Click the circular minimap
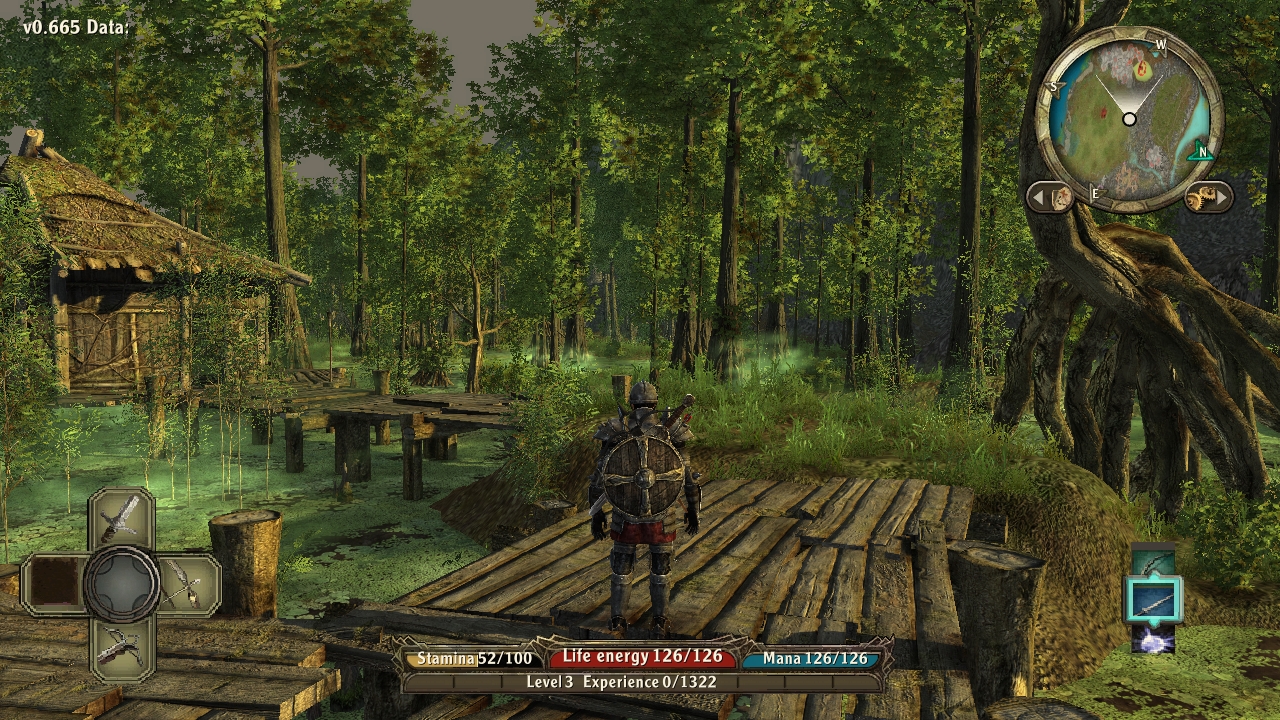 [1129, 120]
